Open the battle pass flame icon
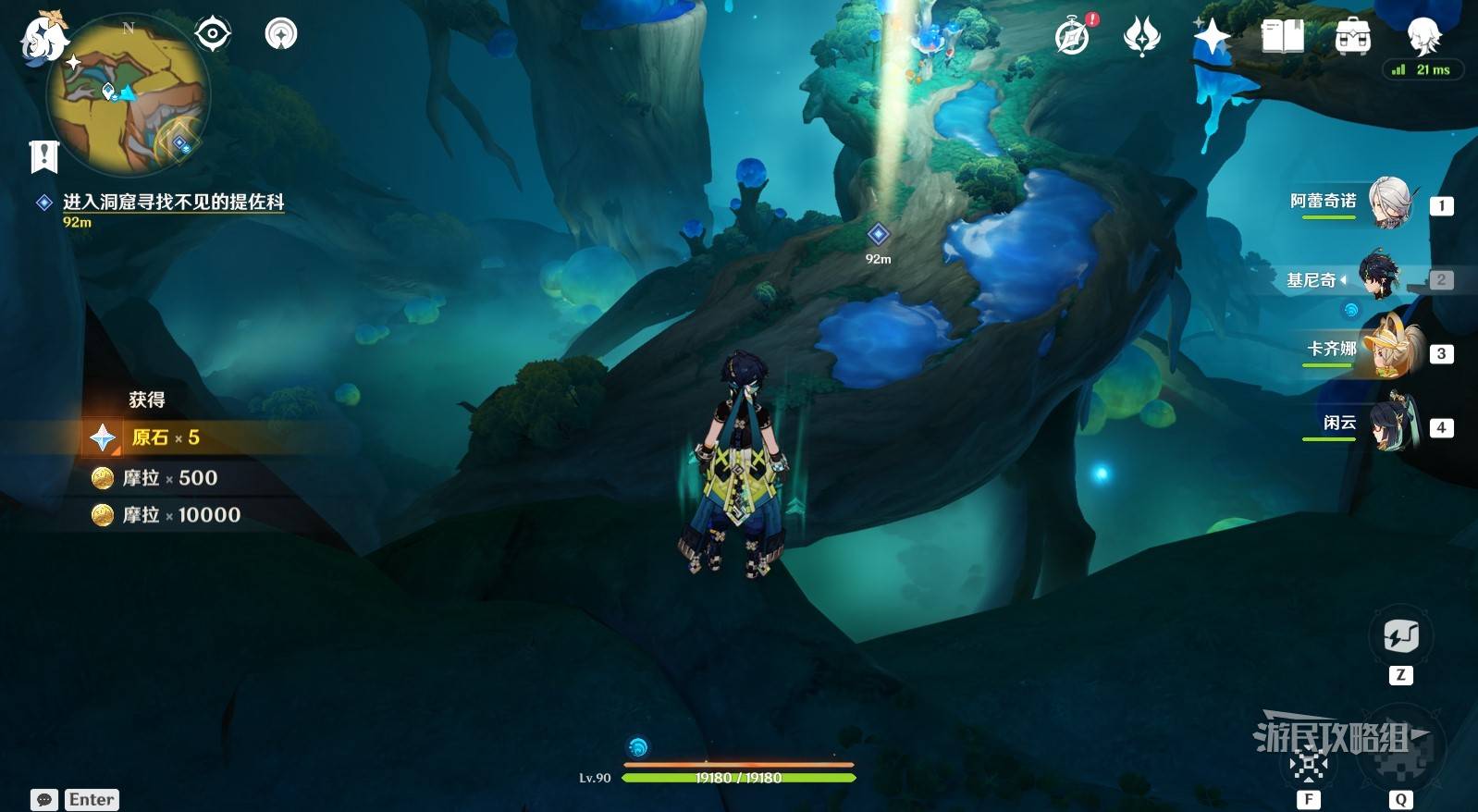Screen dimensions: 1478x812 pos(1141,37)
